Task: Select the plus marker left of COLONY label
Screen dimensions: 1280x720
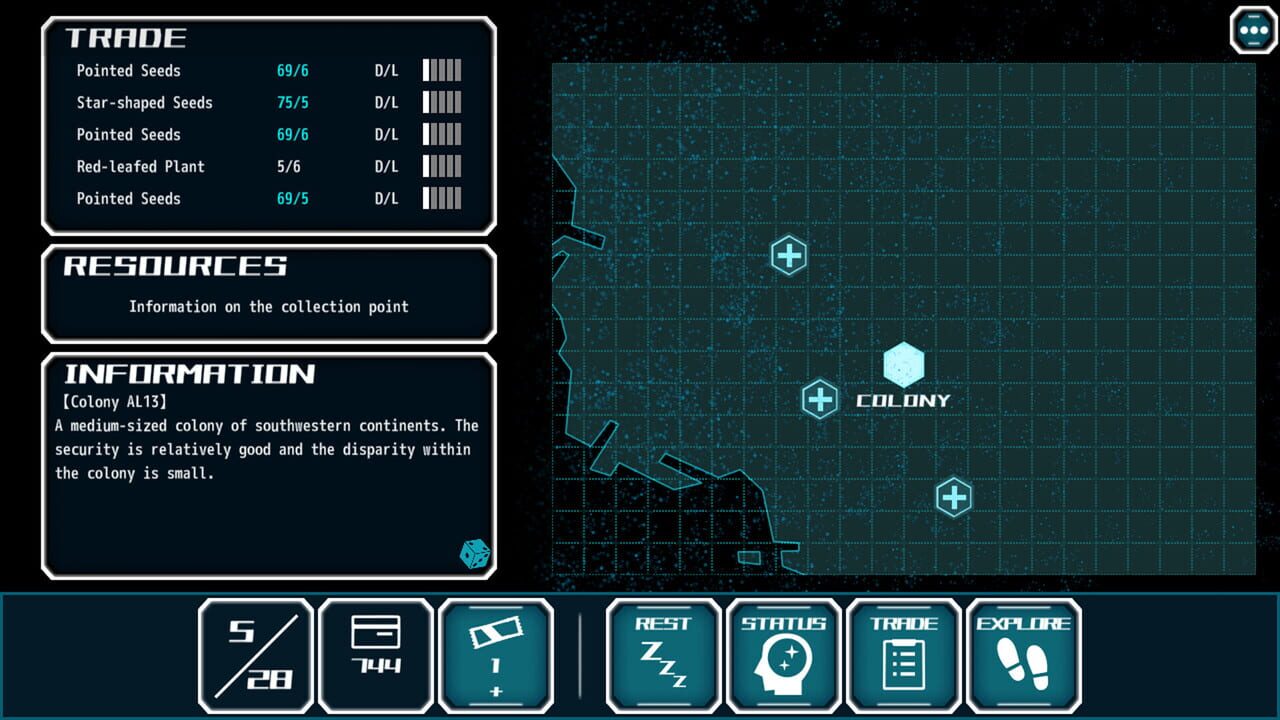Action: (820, 399)
